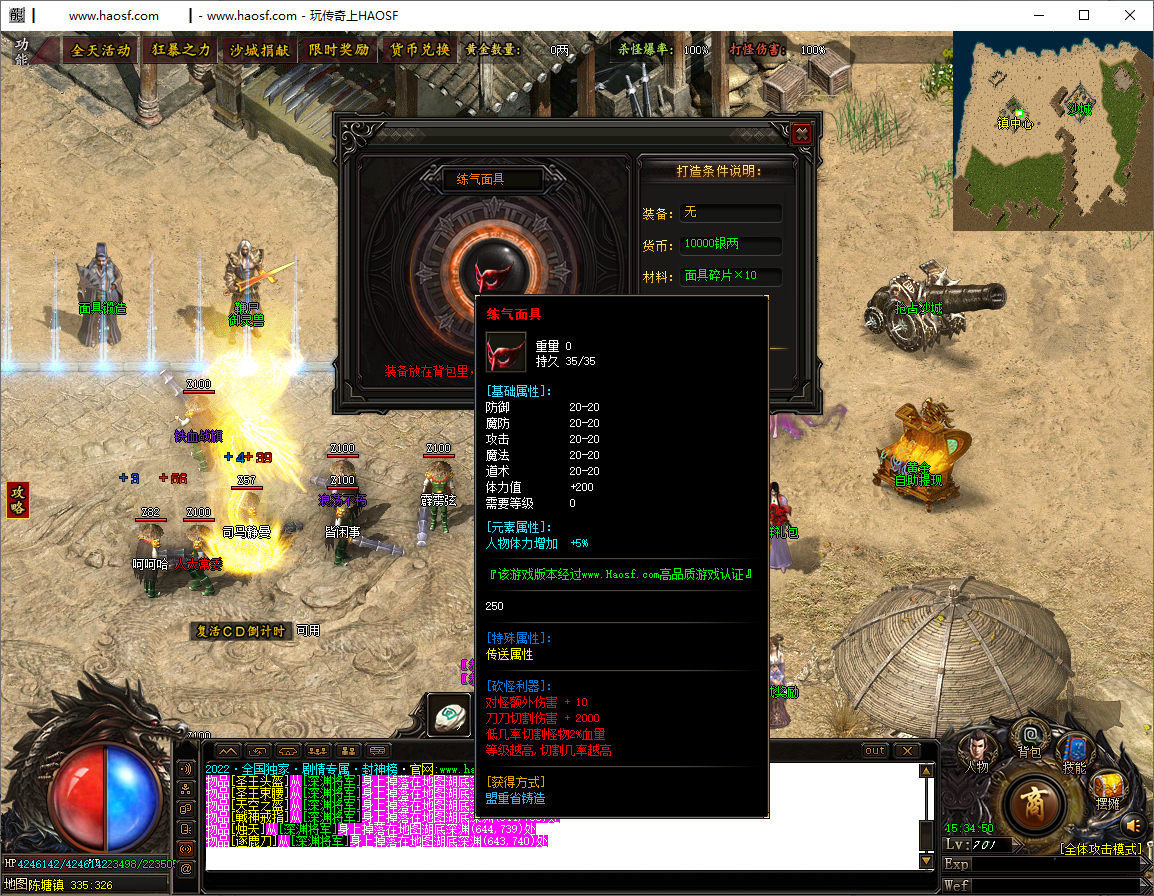Show the 技能 skills book

coord(1075,752)
